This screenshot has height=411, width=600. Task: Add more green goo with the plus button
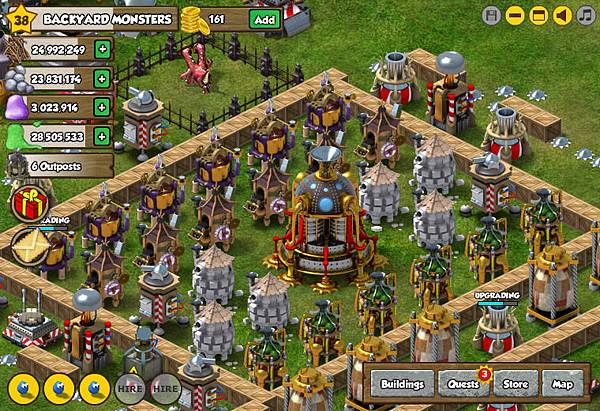(101, 135)
